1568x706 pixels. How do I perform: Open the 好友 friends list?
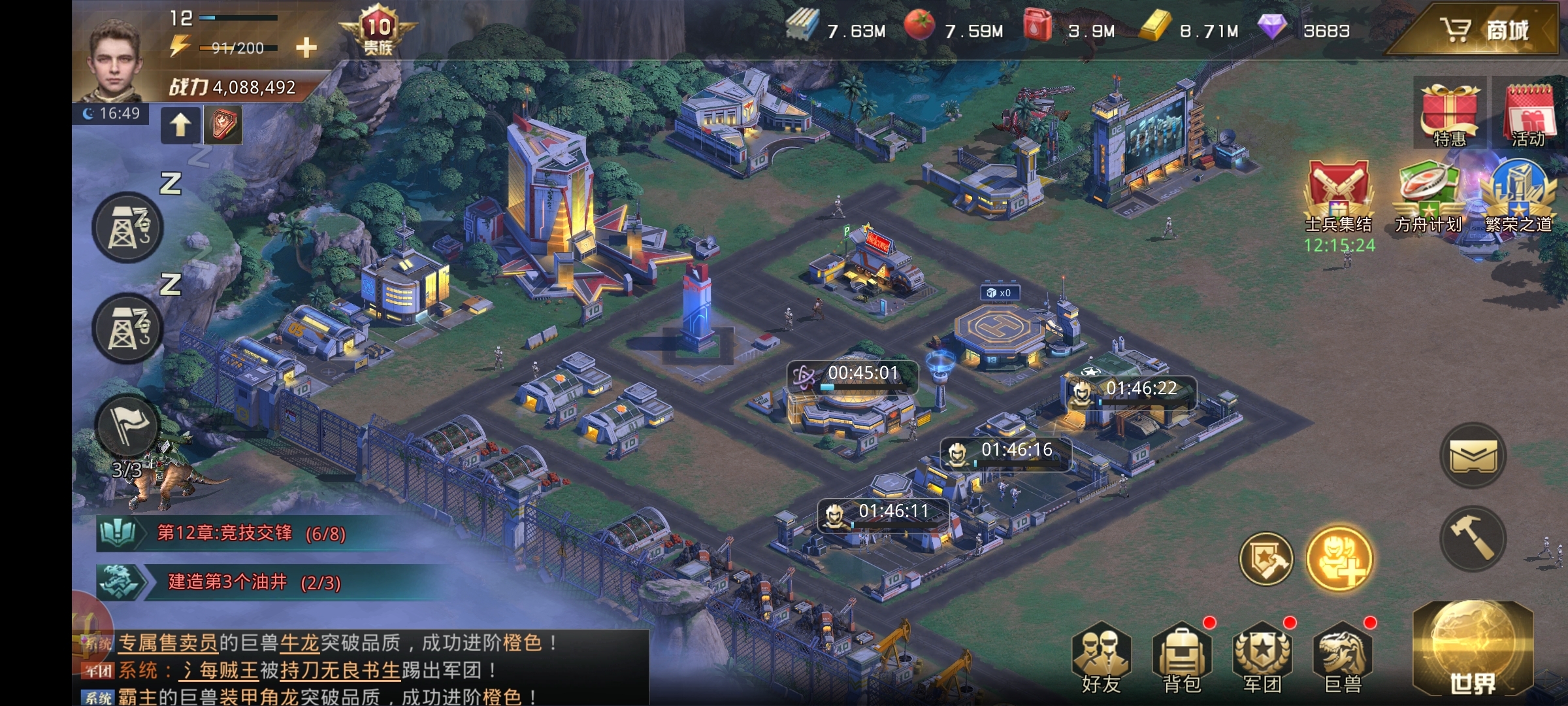tap(1102, 657)
